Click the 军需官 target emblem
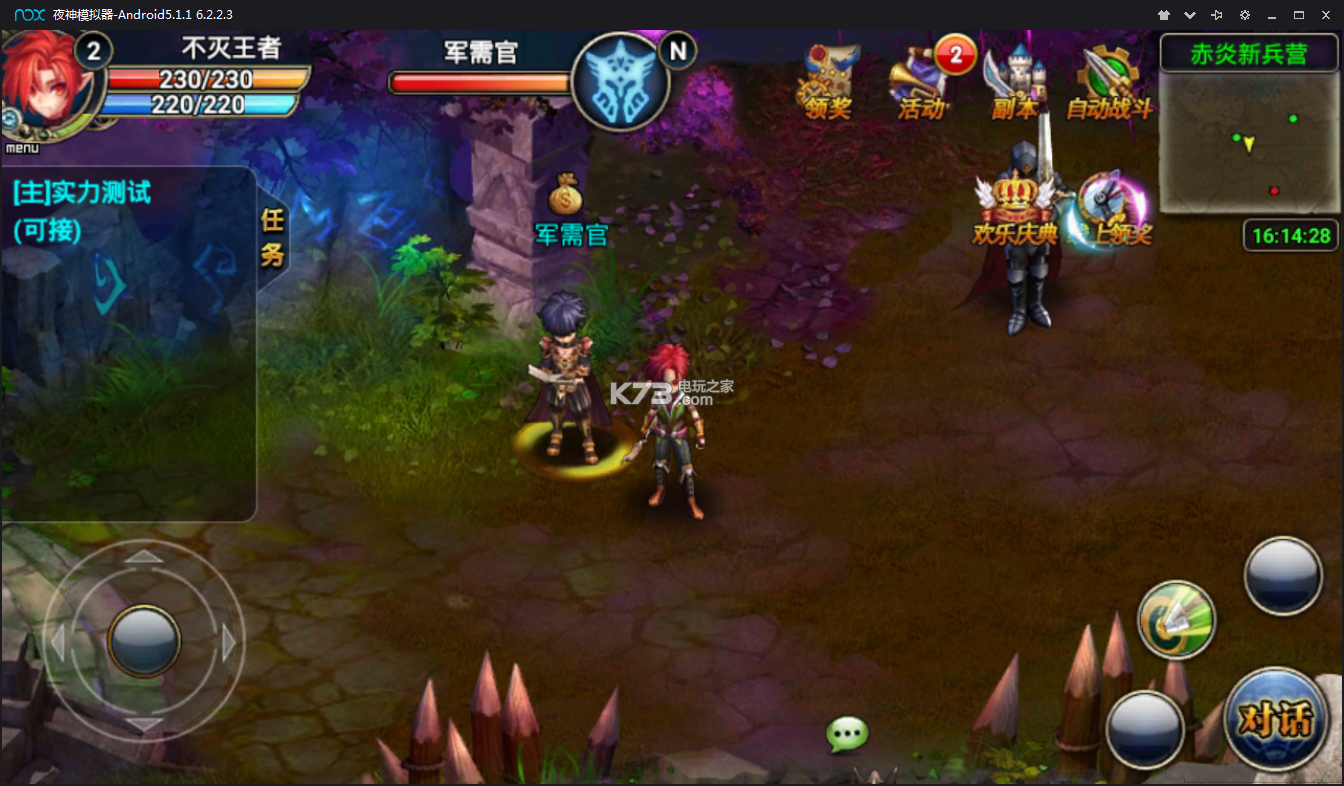This screenshot has width=1344, height=786. [x=620, y=82]
